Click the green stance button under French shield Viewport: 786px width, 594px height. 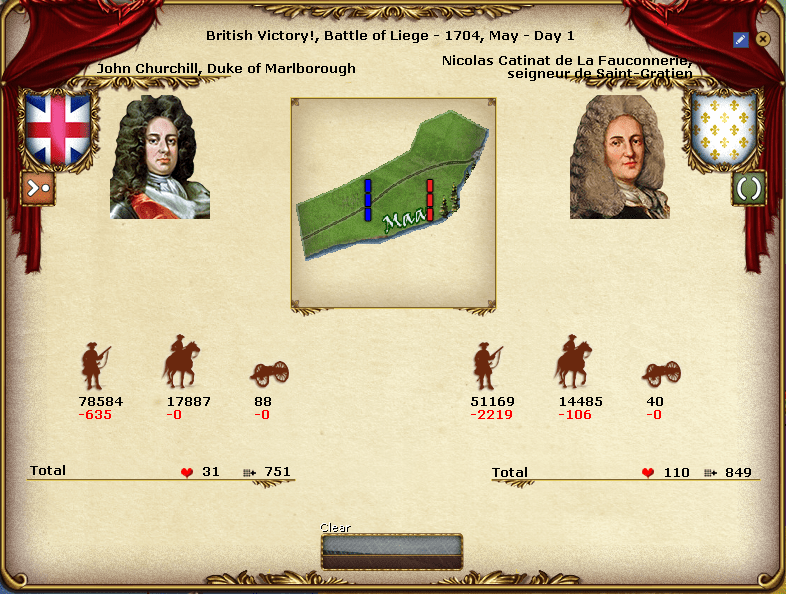tap(748, 187)
